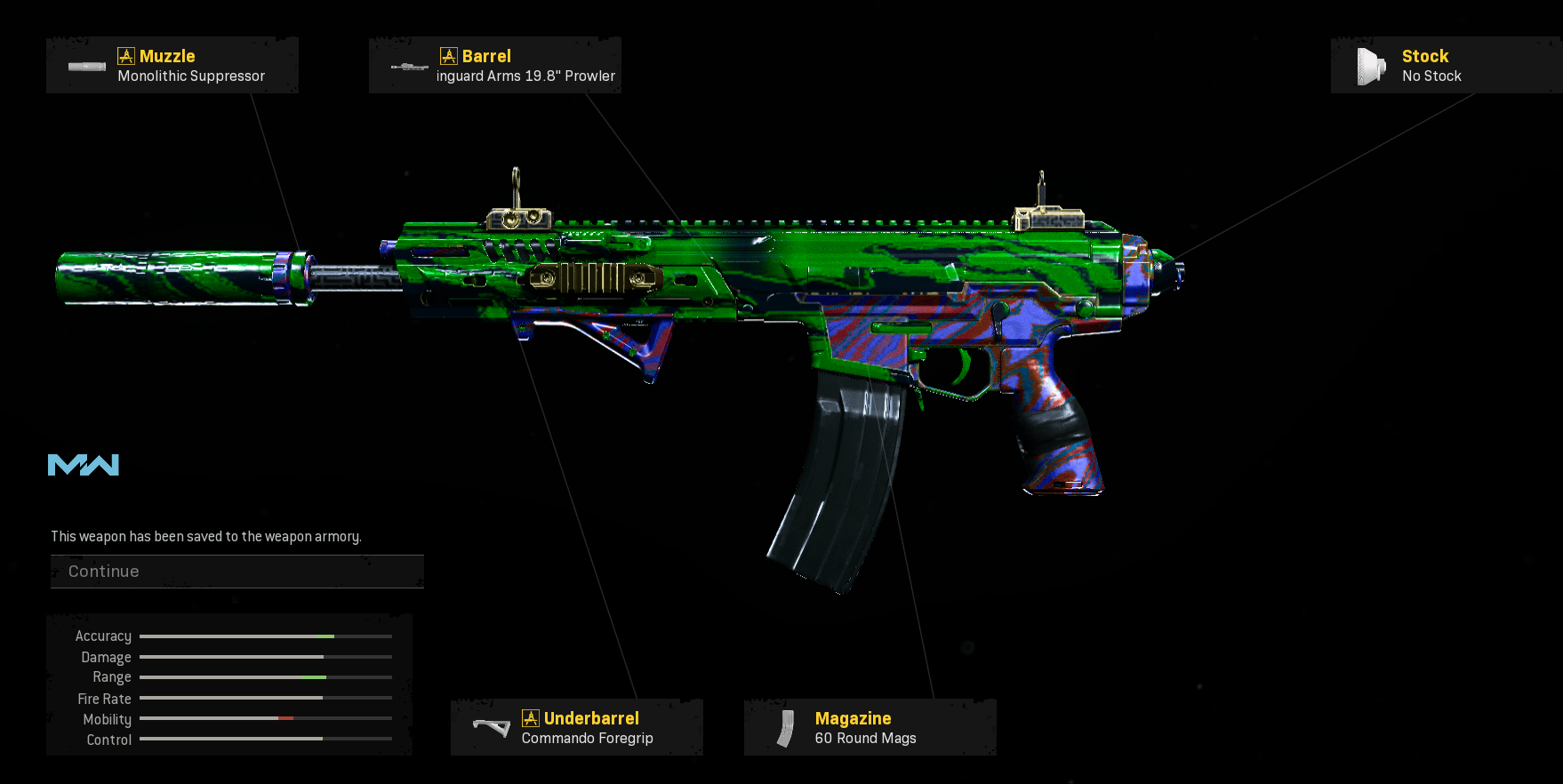Select the Magazine 60 Round Mags slot
The height and width of the screenshot is (784, 1563).
(870, 728)
